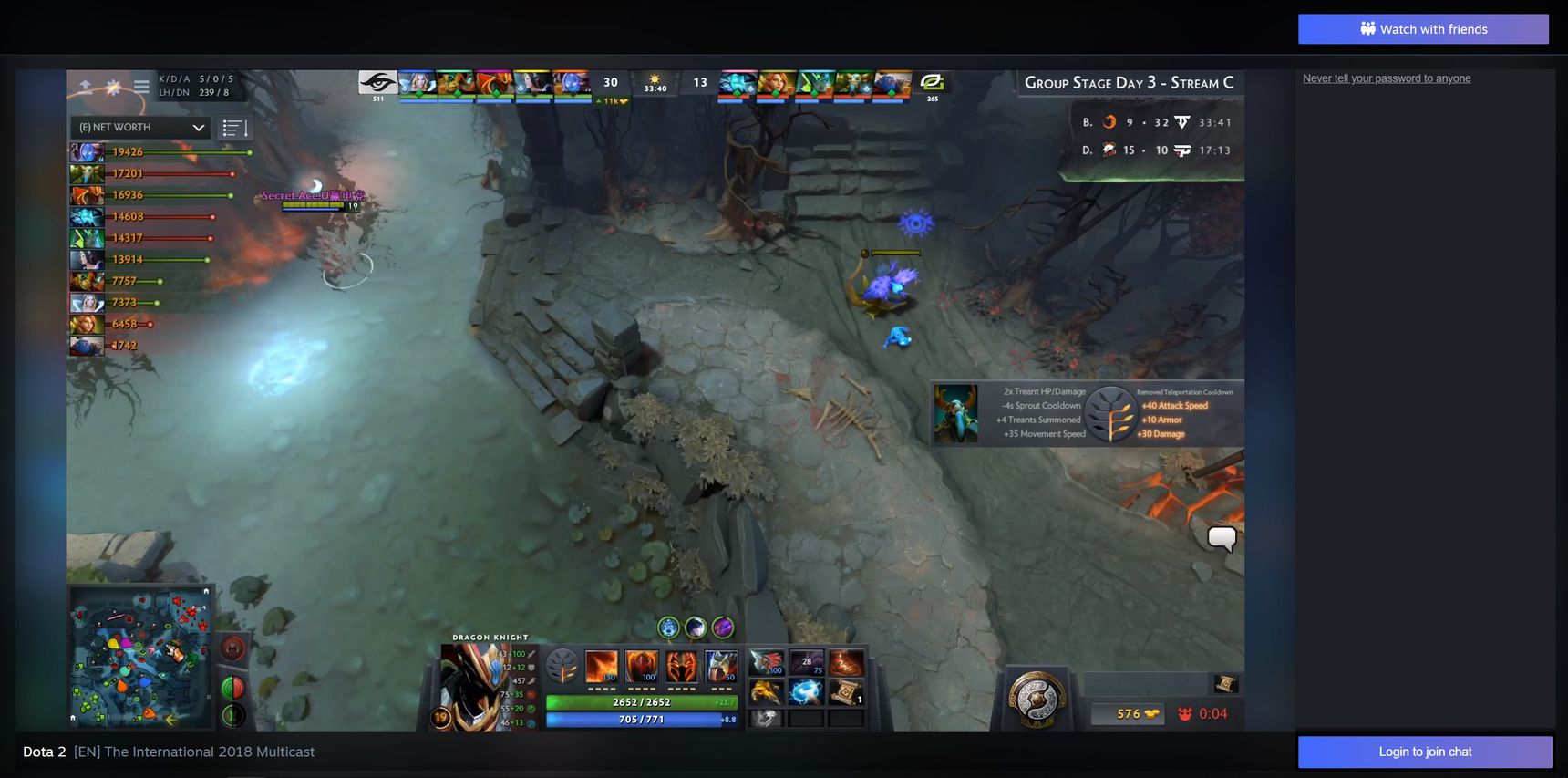
Task: Select the red boots item slot
Action: click(x=845, y=663)
